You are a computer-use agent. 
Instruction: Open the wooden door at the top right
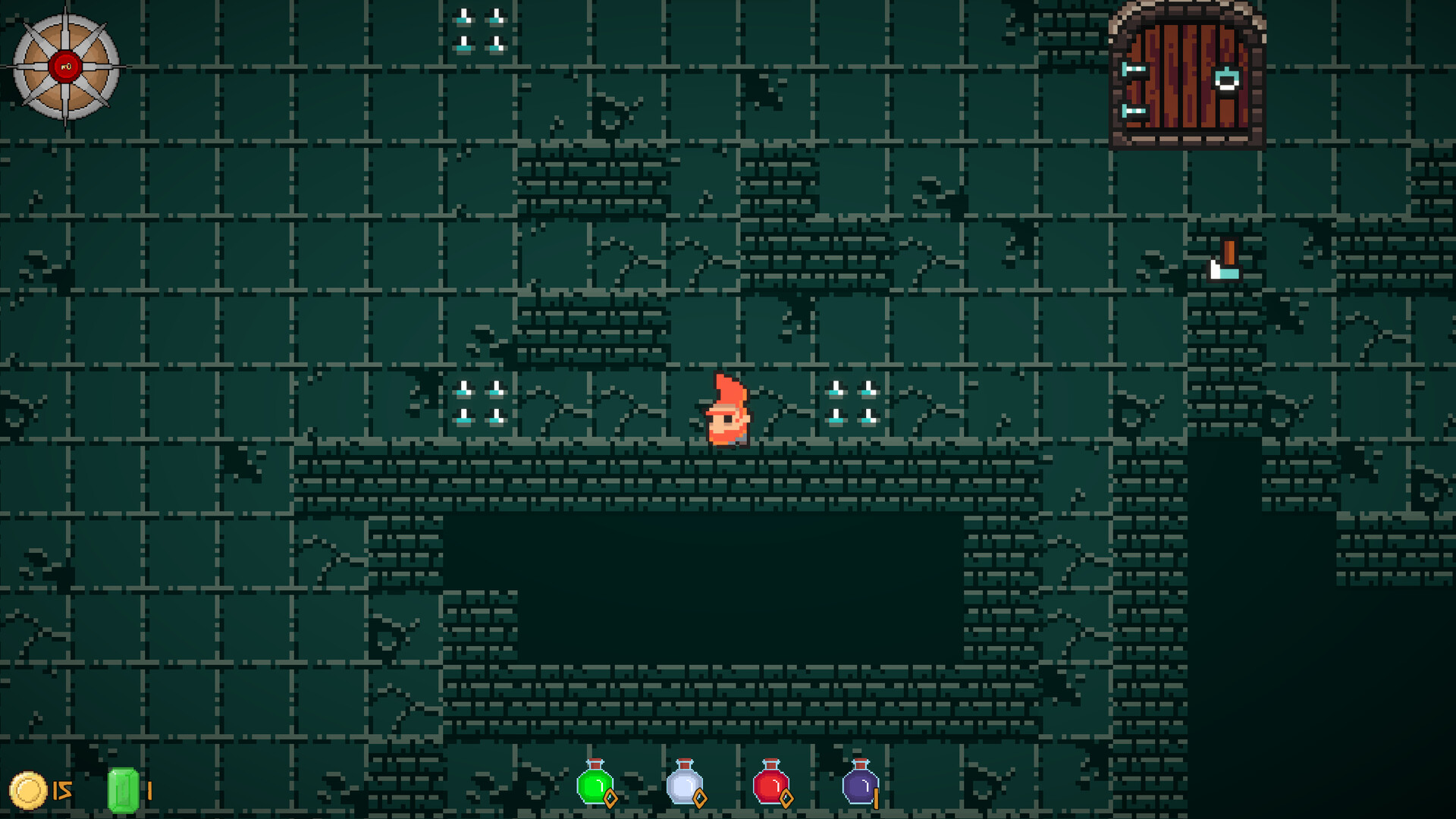tap(1187, 76)
